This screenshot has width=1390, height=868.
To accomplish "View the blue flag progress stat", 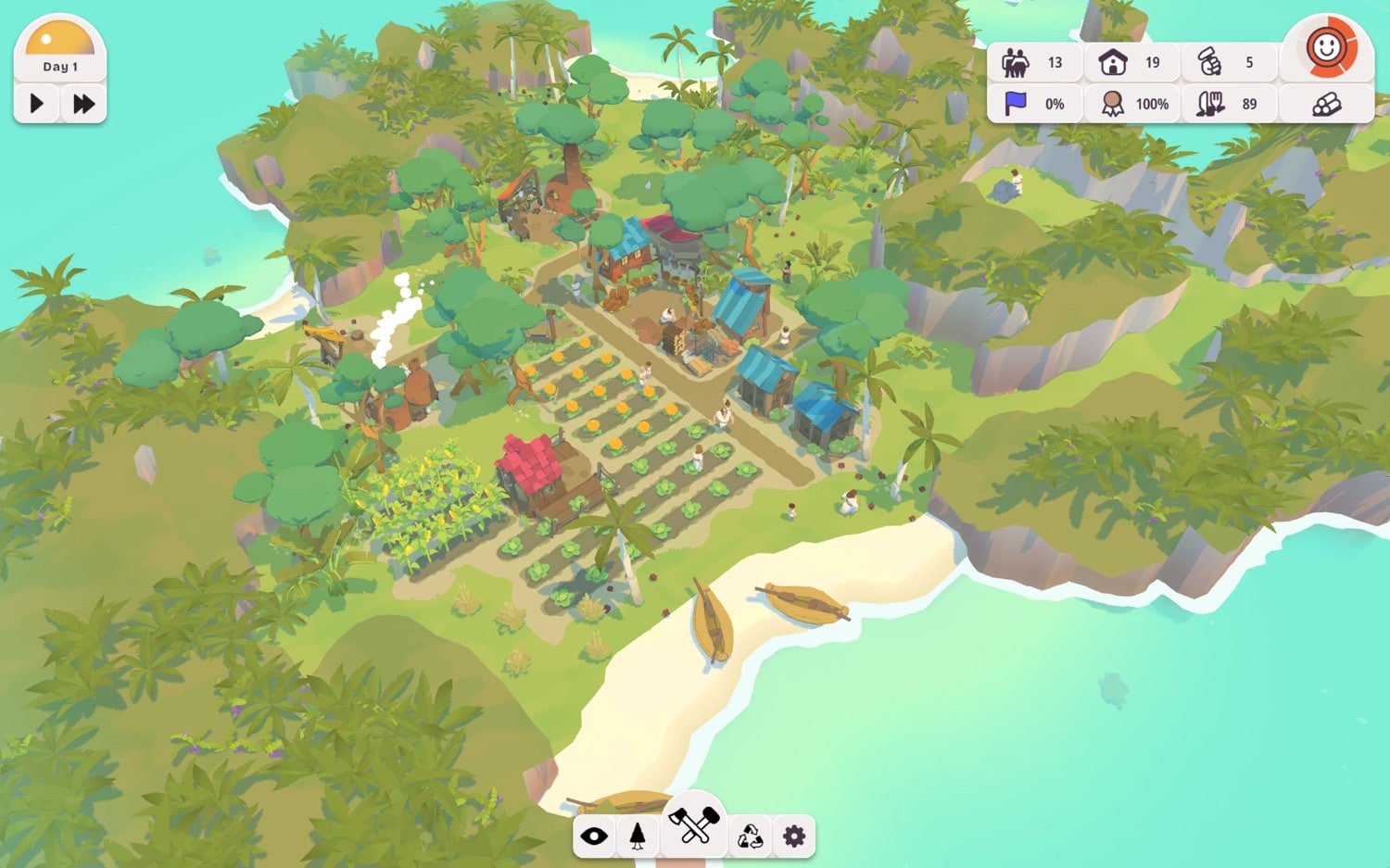I will [x=1016, y=104].
